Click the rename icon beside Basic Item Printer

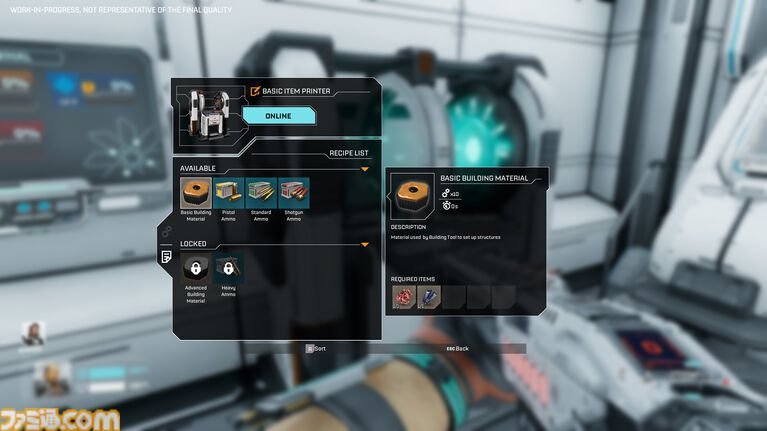[255, 91]
